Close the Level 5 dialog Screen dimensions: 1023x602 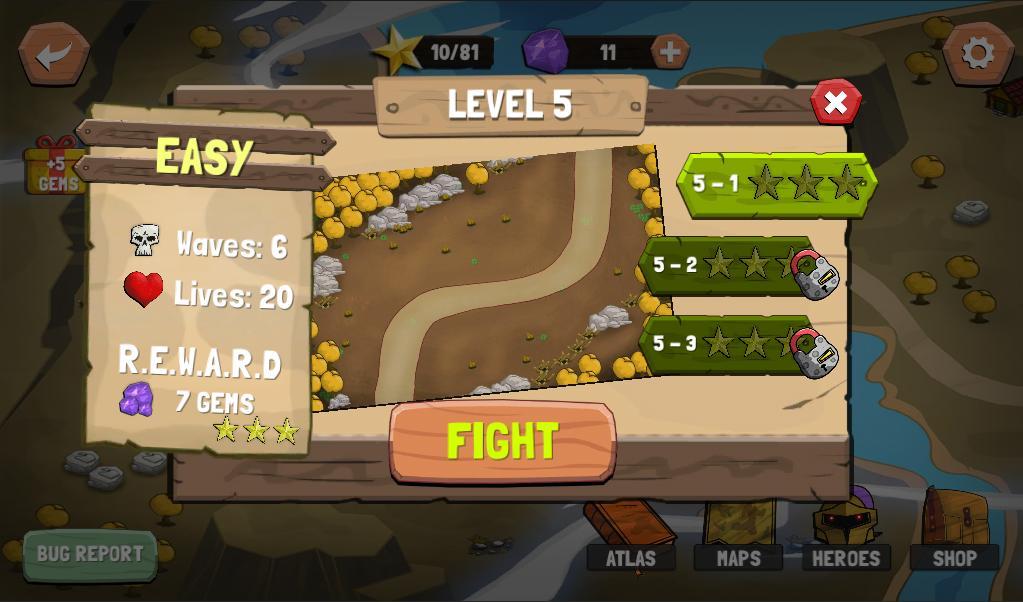(x=835, y=102)
